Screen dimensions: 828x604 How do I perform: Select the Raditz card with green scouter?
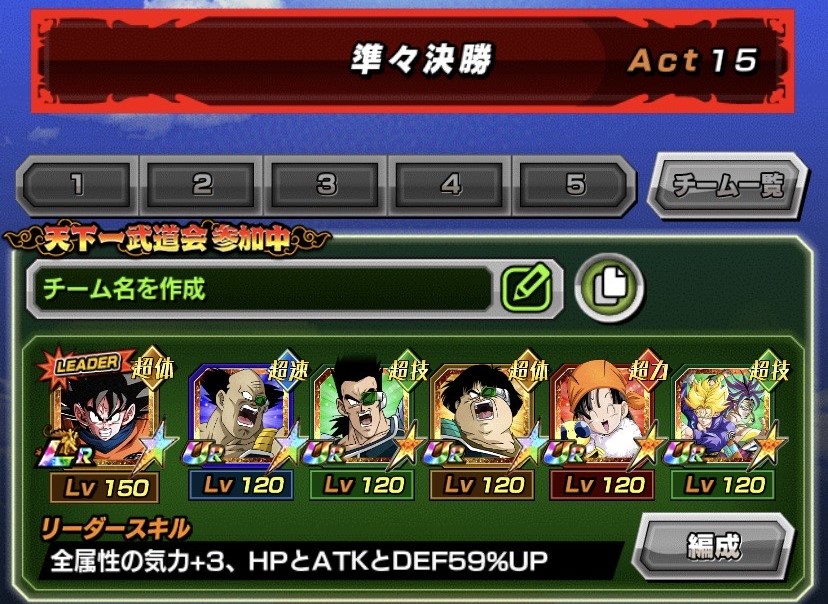pos(363,415)
